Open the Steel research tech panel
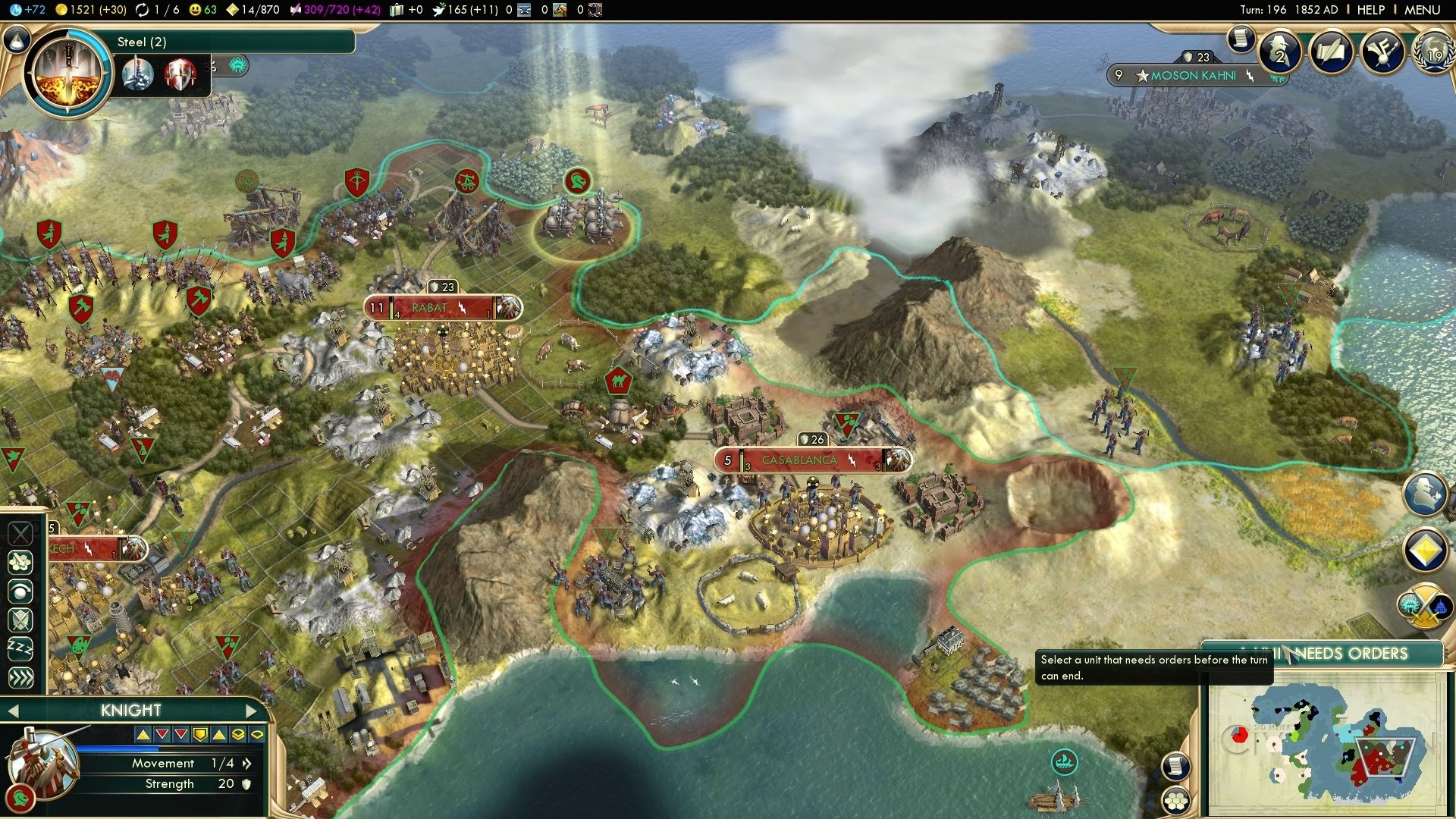The width and height of the screenshot is (1456, 819). click(x=68, y=72)
